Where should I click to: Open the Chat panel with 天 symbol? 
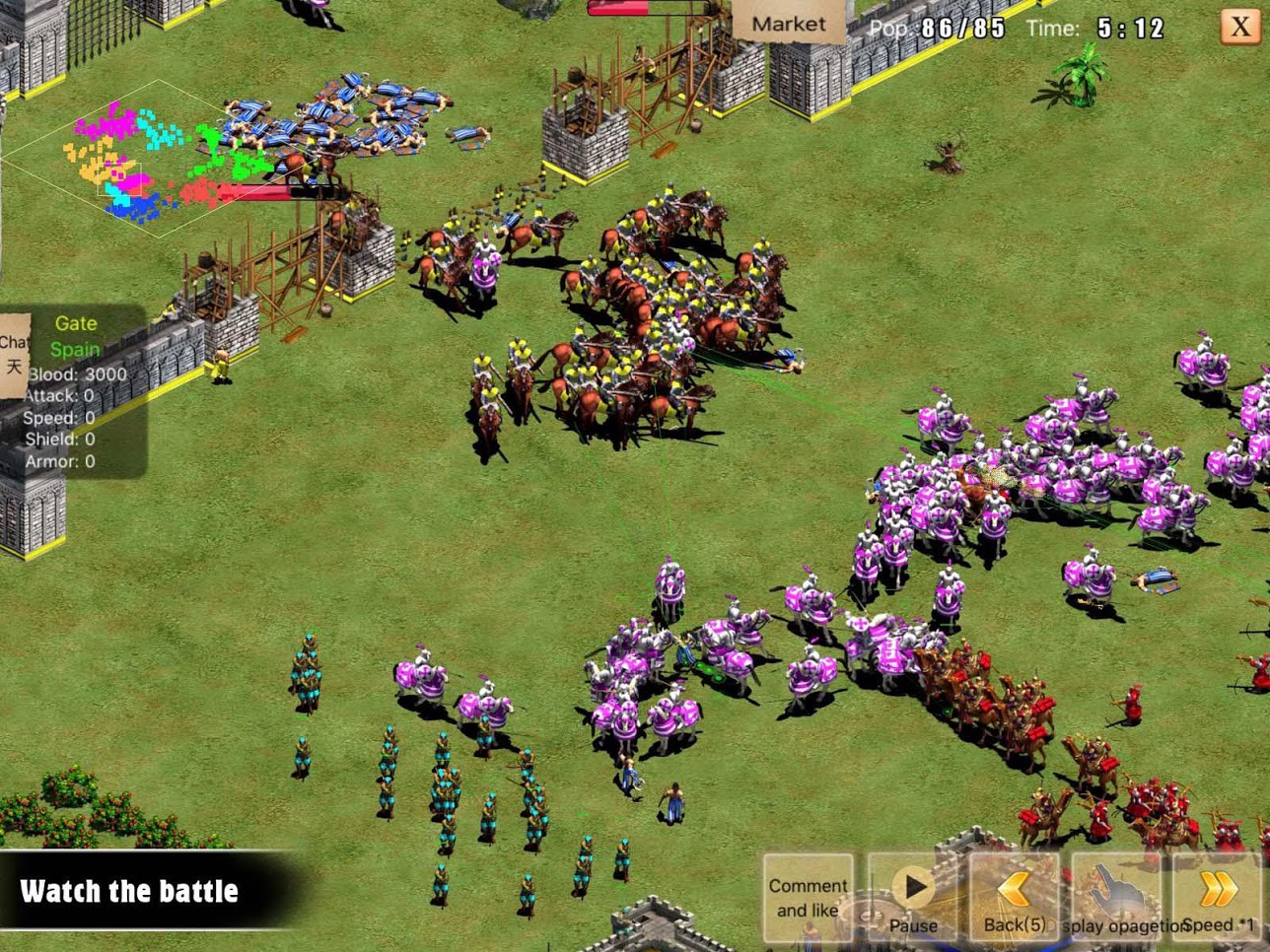point(14,353)
